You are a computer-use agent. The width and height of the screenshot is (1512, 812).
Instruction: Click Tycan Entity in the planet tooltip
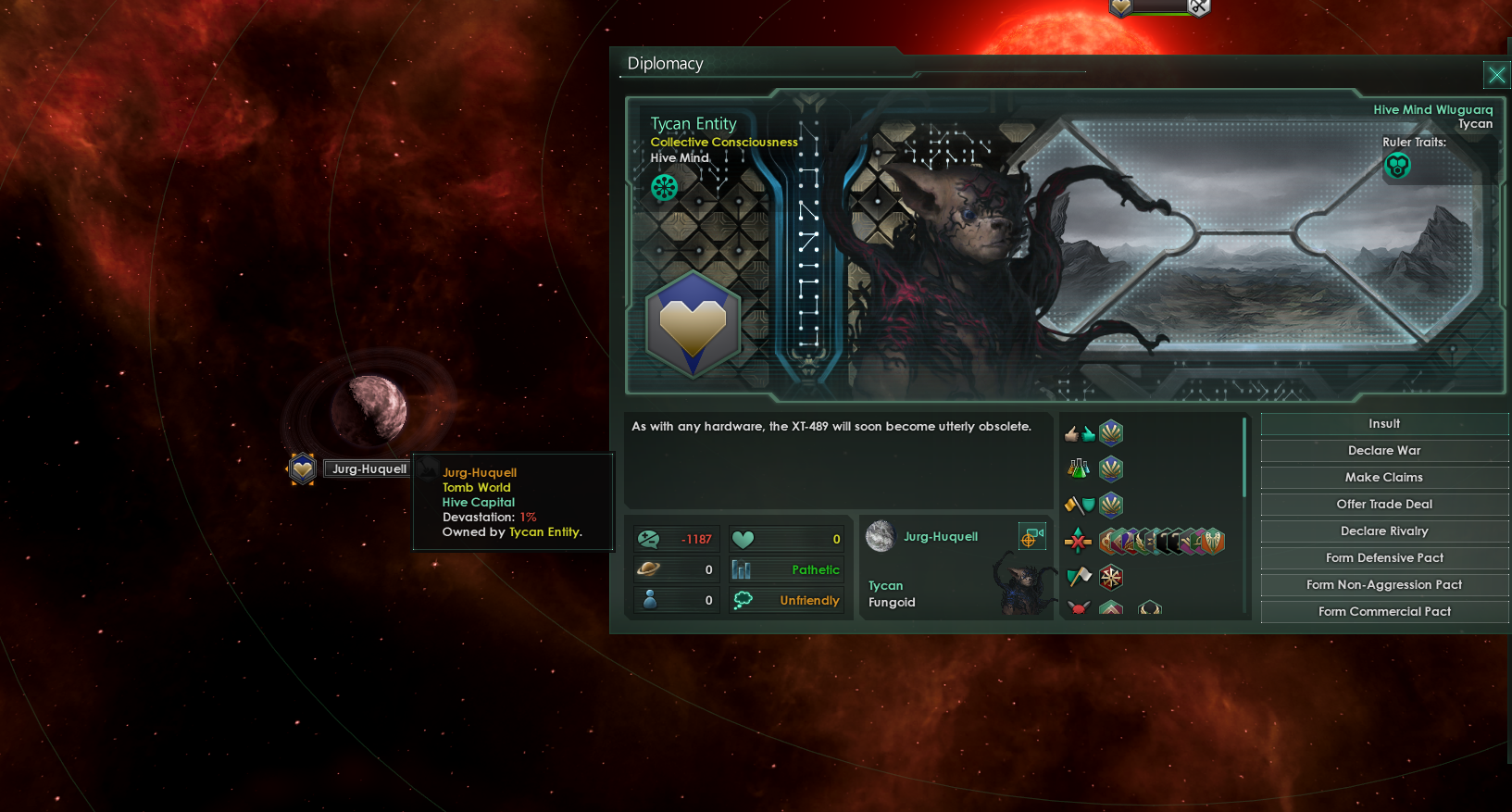tap(544, 531)
